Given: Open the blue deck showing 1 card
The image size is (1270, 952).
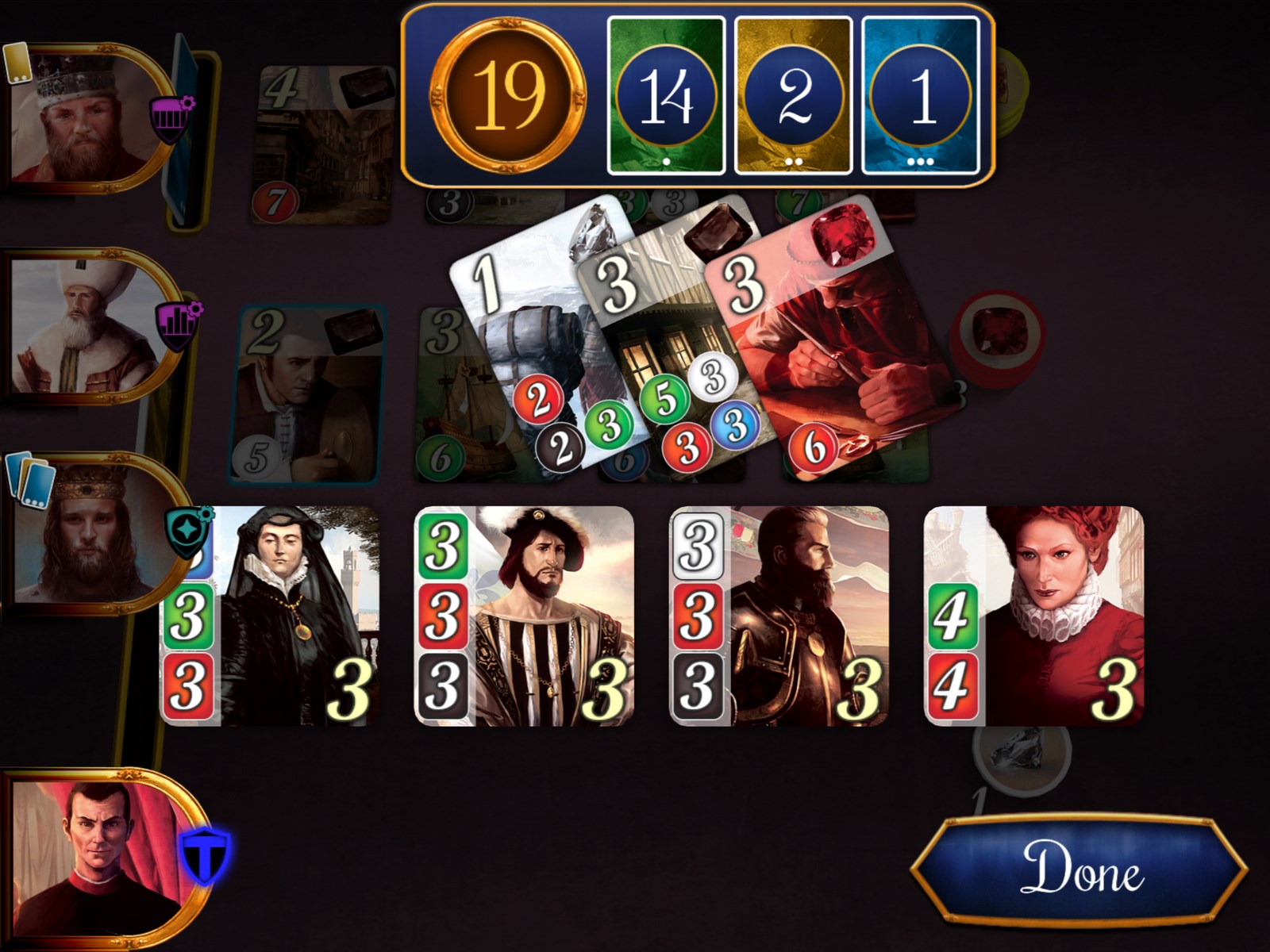Looking at the screenshot, I should pyautogui.click(x=921, y=95).
